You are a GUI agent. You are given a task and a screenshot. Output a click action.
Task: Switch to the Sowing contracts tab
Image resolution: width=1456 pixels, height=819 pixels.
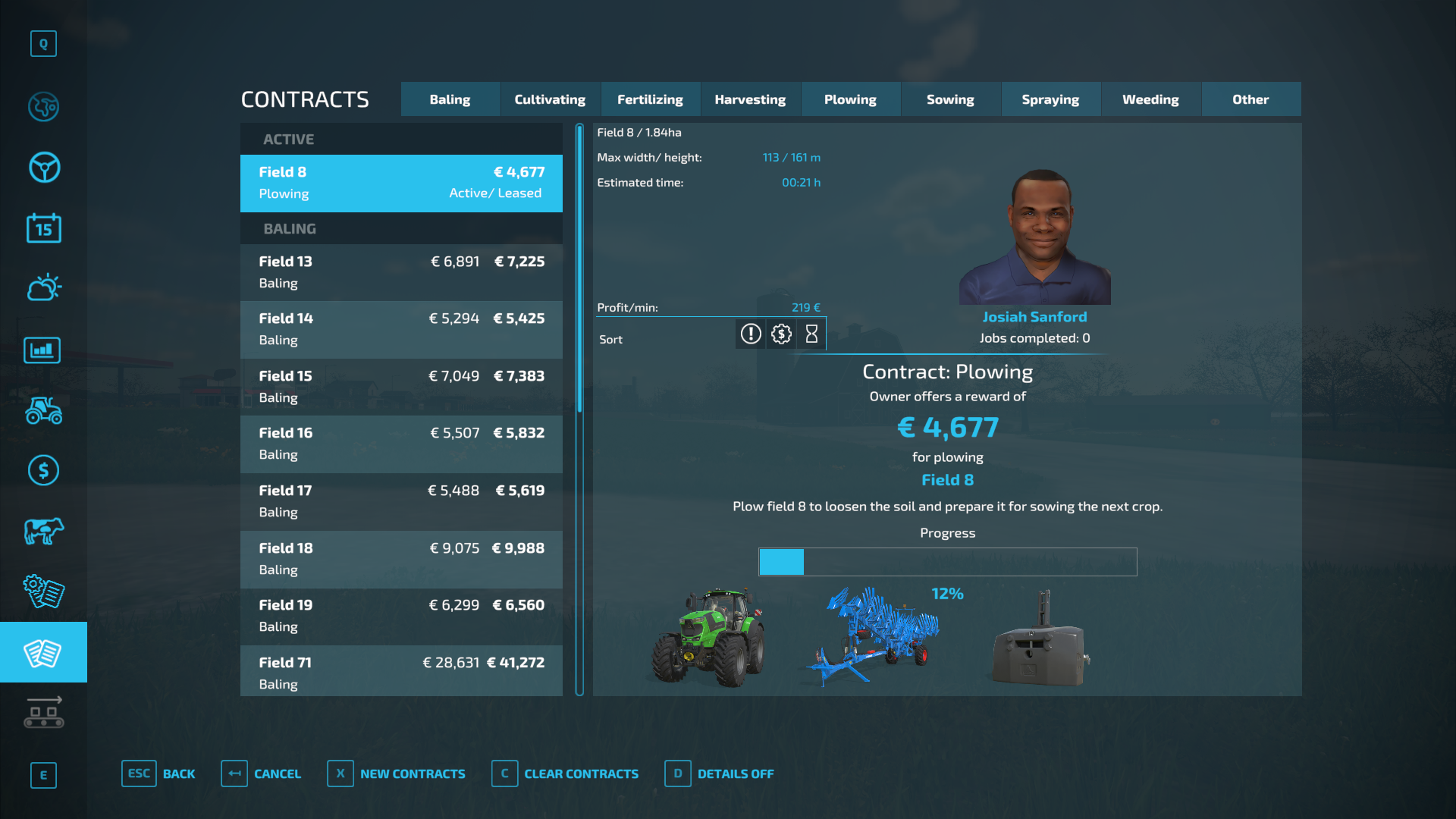coord(950,99)
